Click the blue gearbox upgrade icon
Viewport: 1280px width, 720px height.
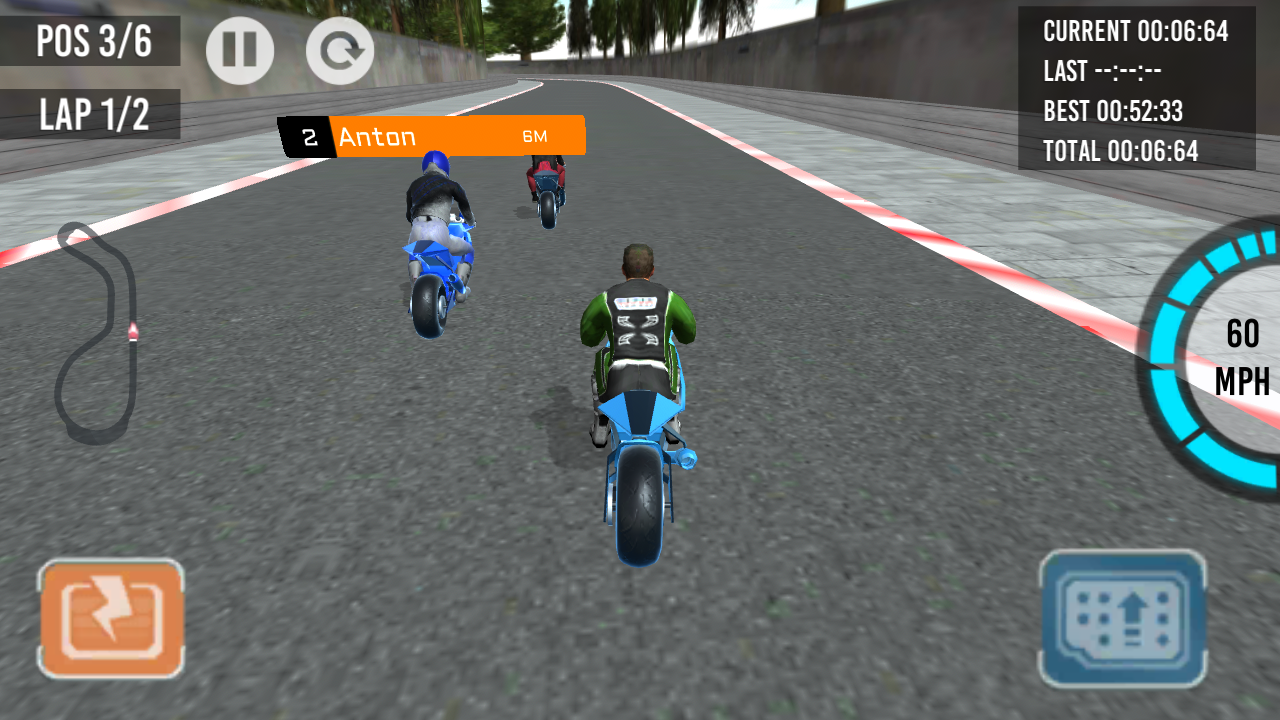1122,617
